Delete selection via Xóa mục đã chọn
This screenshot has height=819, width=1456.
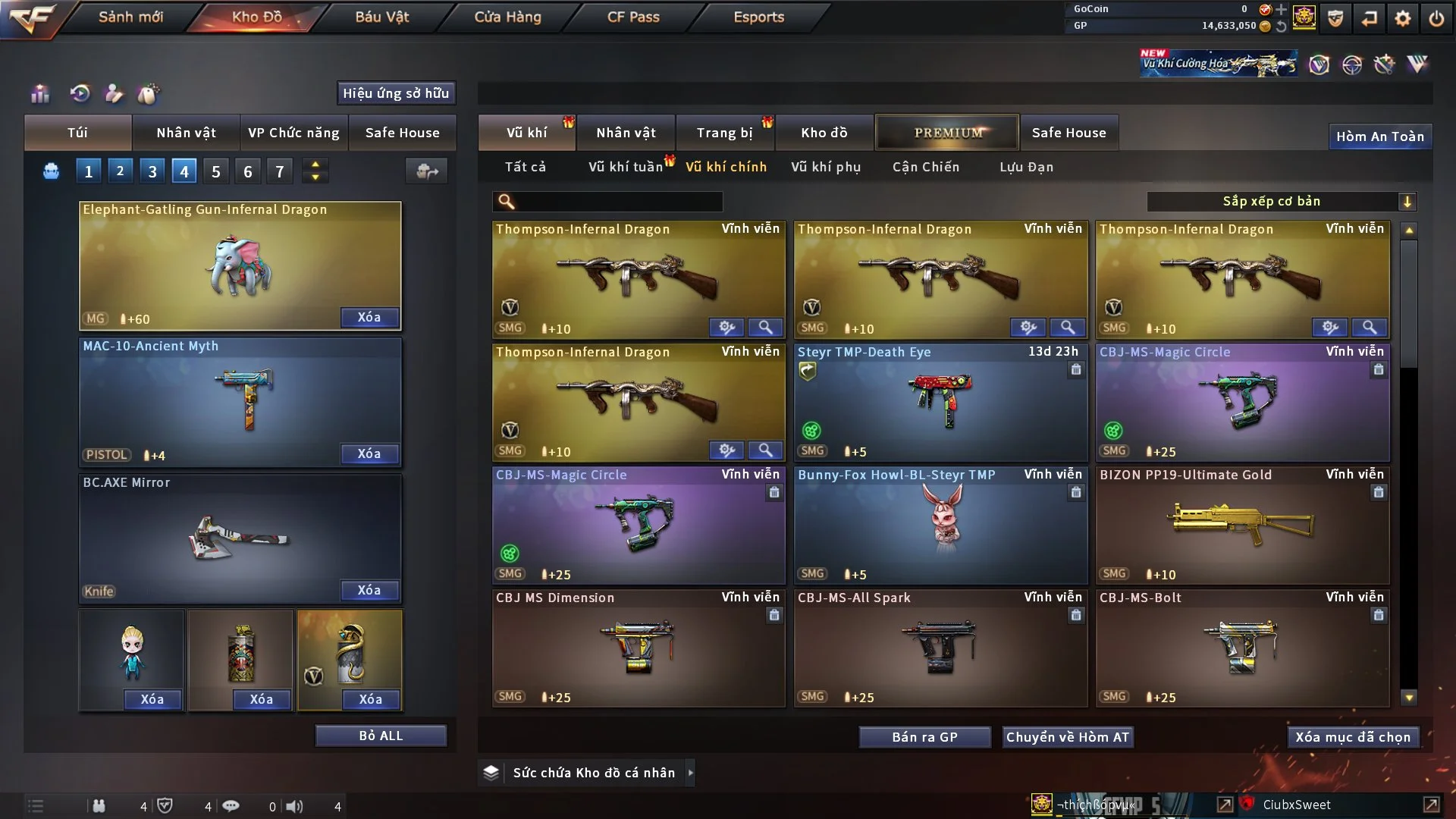coord(1353,737)
